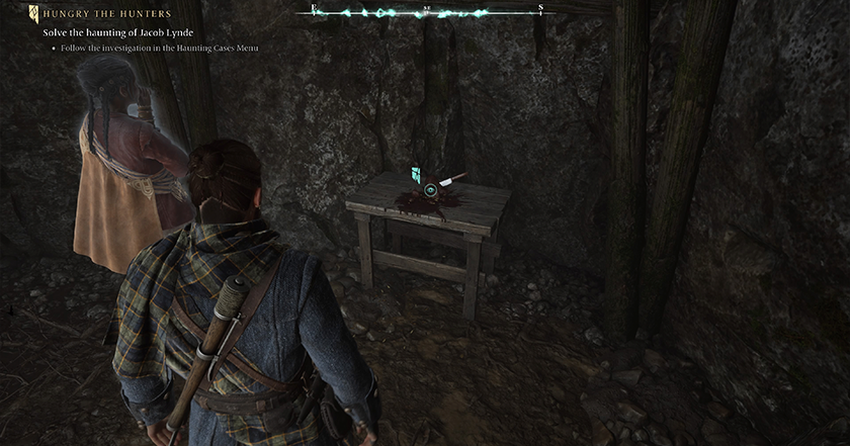Image resolution: width=850 pixels, height=446 pixels.
Task: Click the compass bar
Action: pos(428,13)
